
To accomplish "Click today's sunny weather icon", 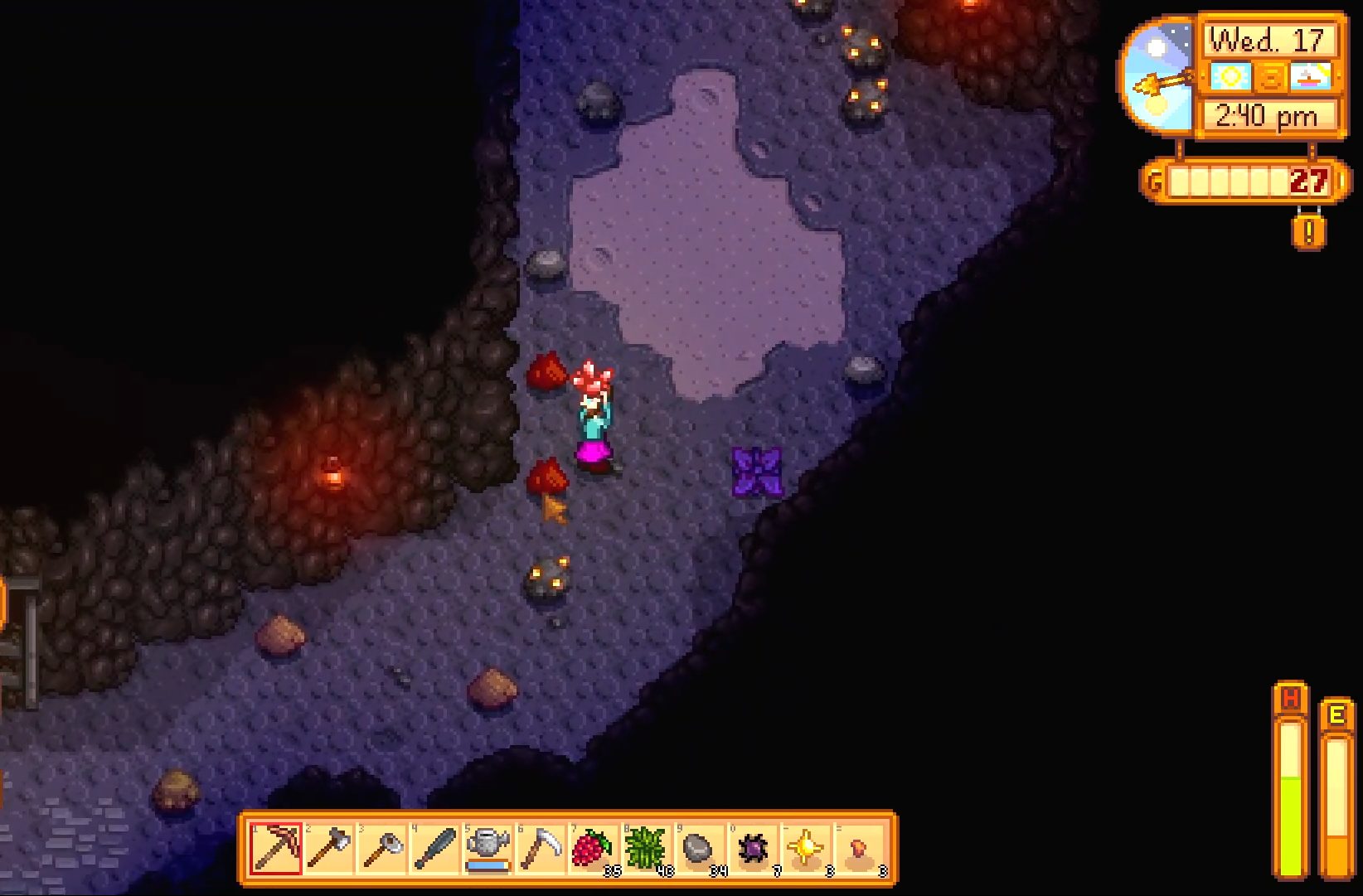I will (1230, 77).
